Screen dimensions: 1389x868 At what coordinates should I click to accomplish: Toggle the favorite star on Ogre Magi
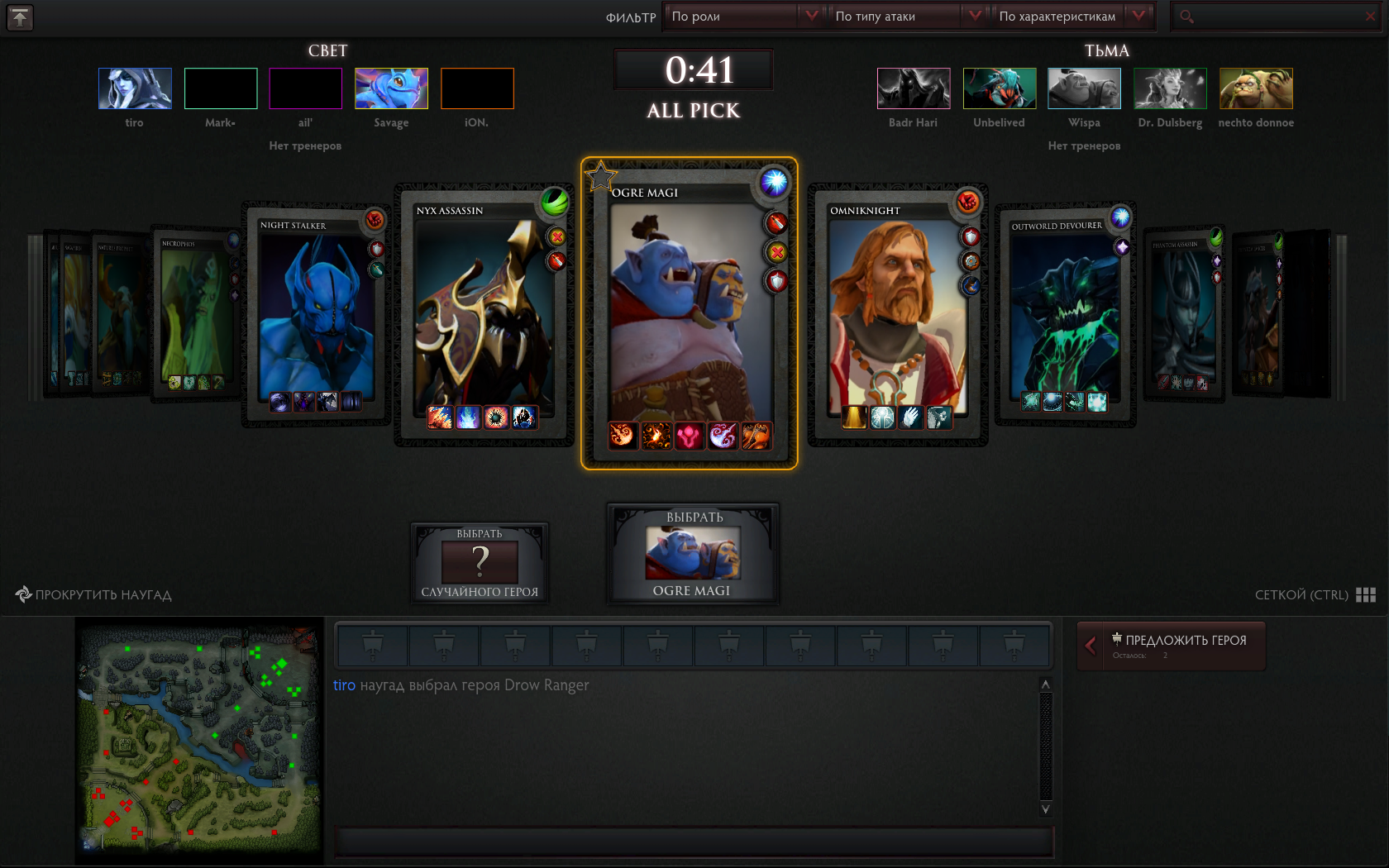pos(600,176)
